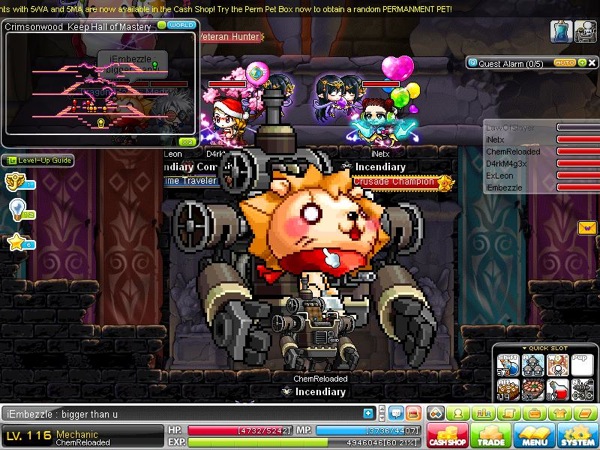Click the gold trophy notification icon
This screenshot has width=600, height=450.
(x=16, y=182)
